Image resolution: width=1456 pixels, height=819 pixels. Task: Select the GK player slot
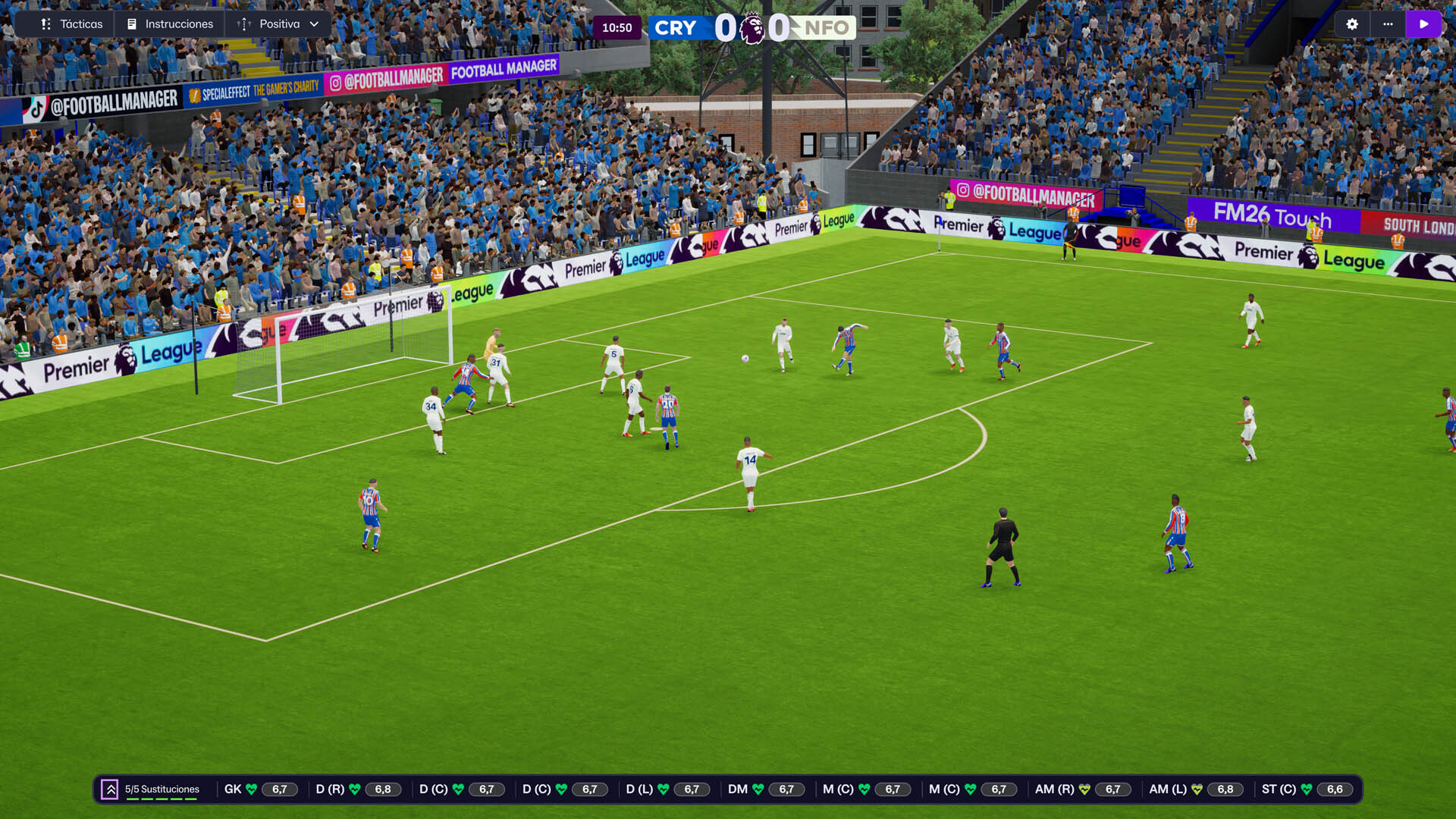coord(256,789)
